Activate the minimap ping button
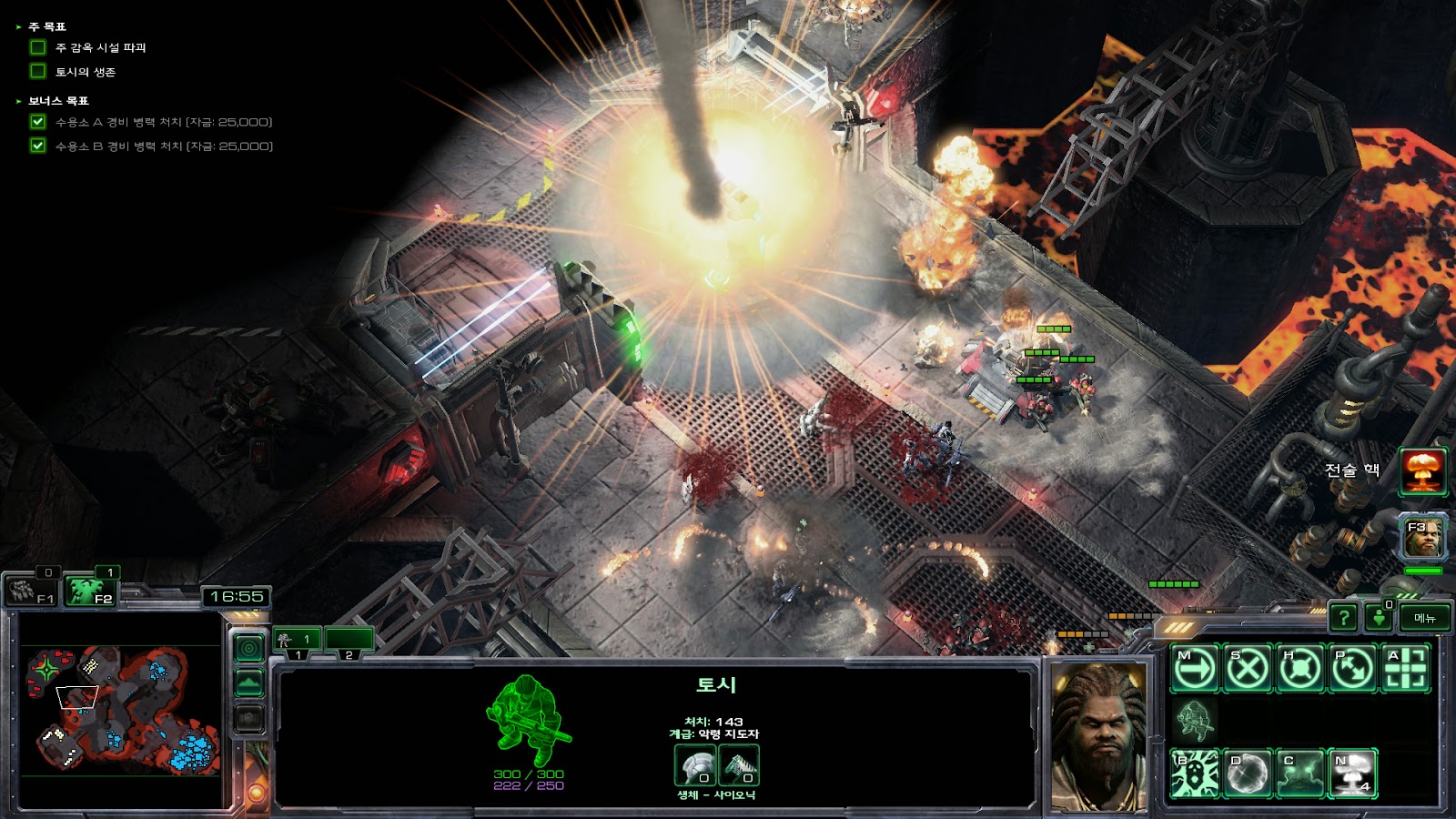 (x=249, y=648)
